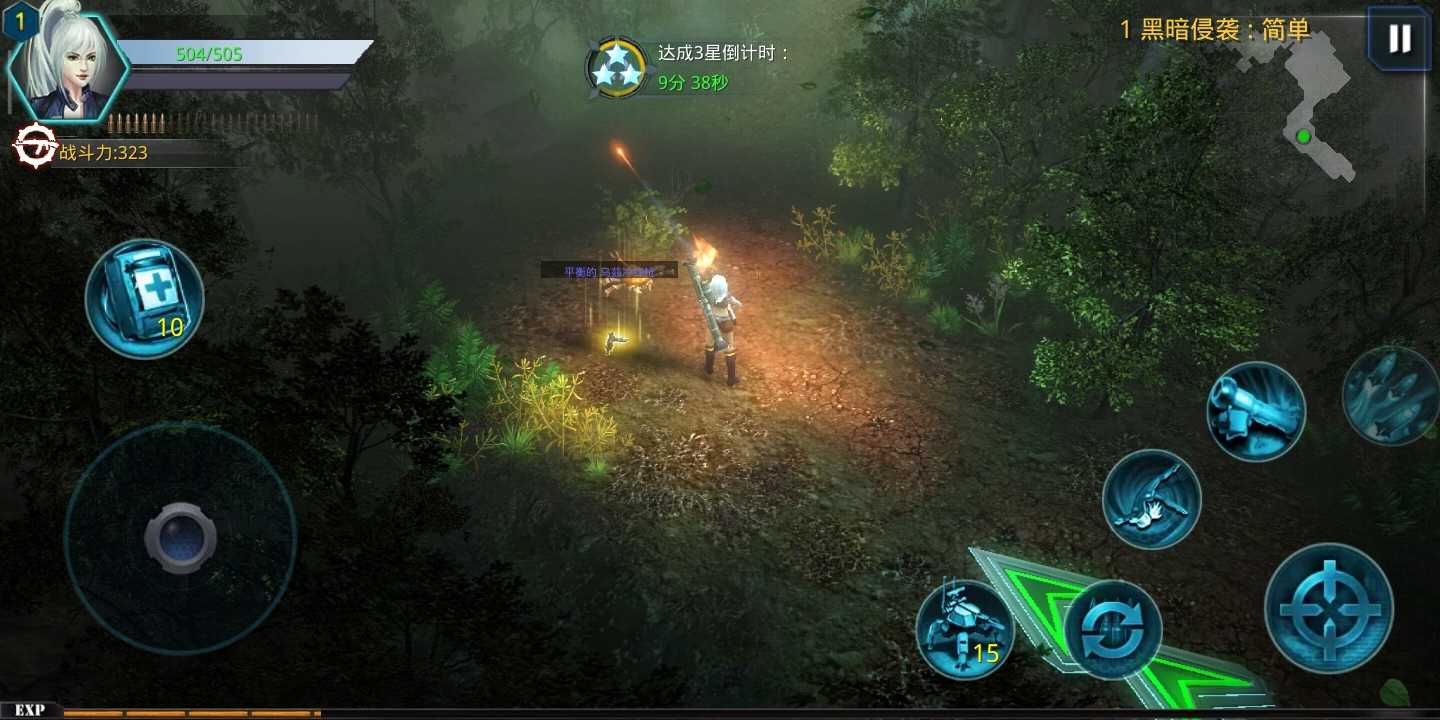Image resolution: width=1440 pixels, height=720 pixels.
Task: Tap the medkit healing icon with count 10
Action: 145,297
